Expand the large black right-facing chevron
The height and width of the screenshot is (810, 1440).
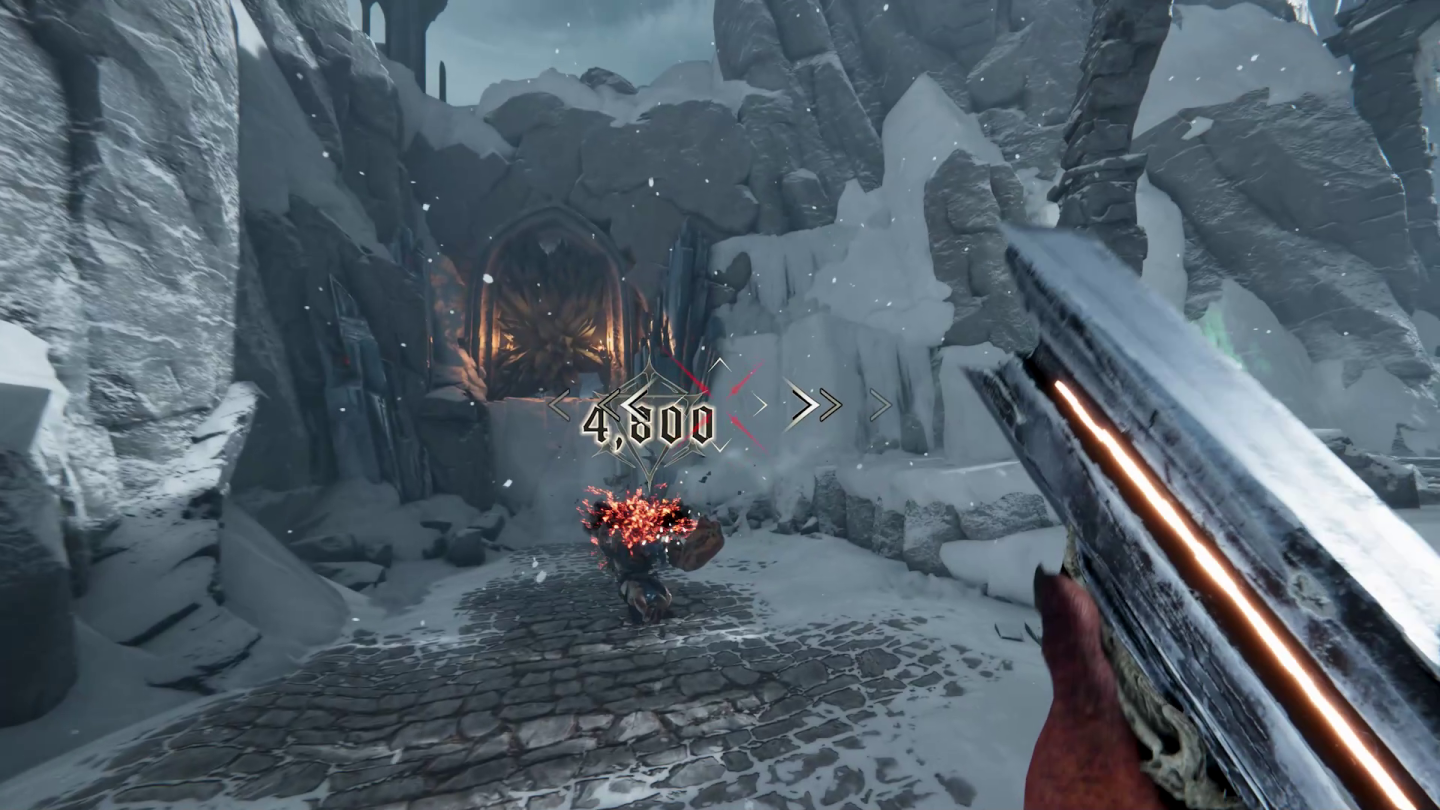pos(800,403)
